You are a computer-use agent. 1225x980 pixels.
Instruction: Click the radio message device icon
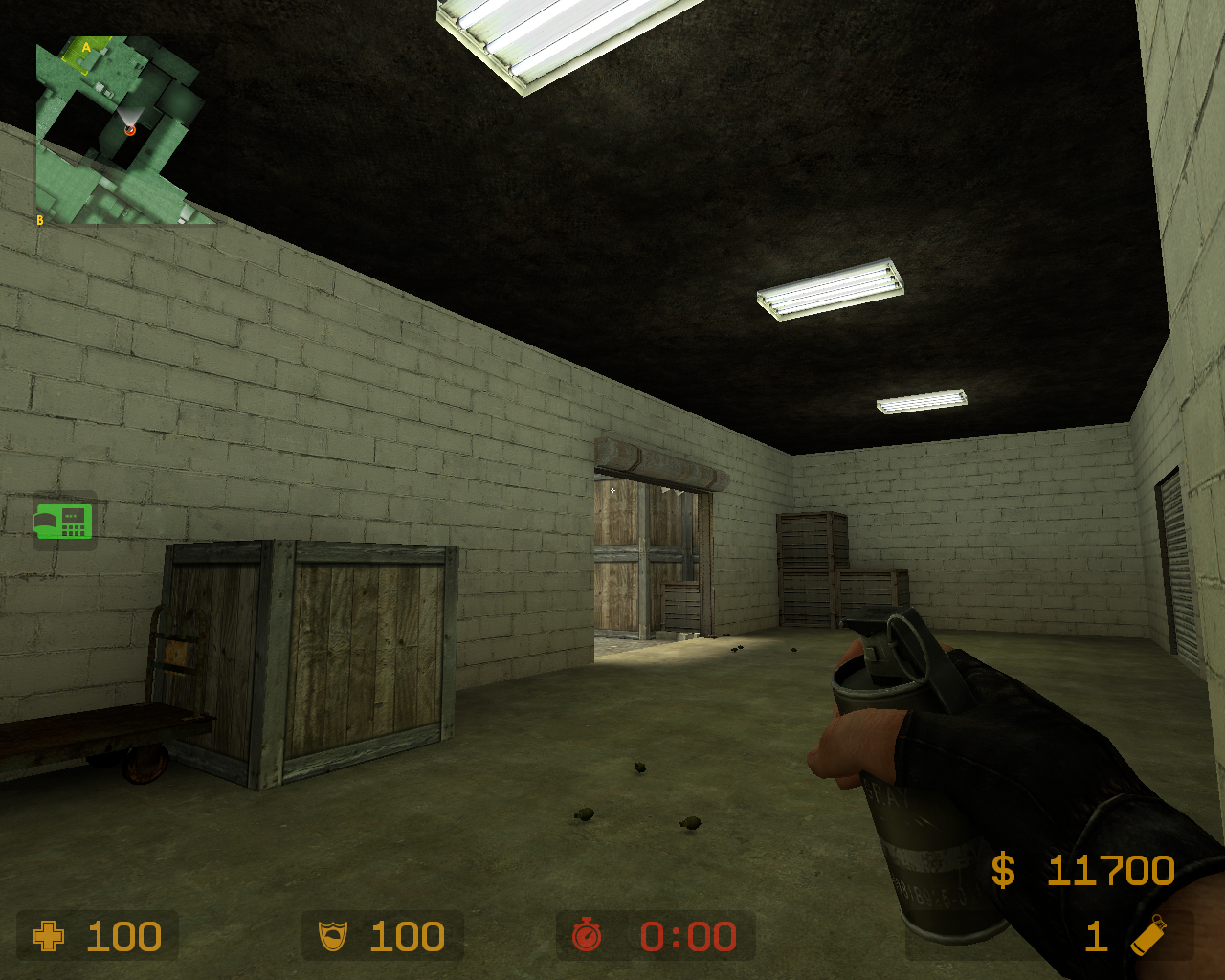[64, 522]
